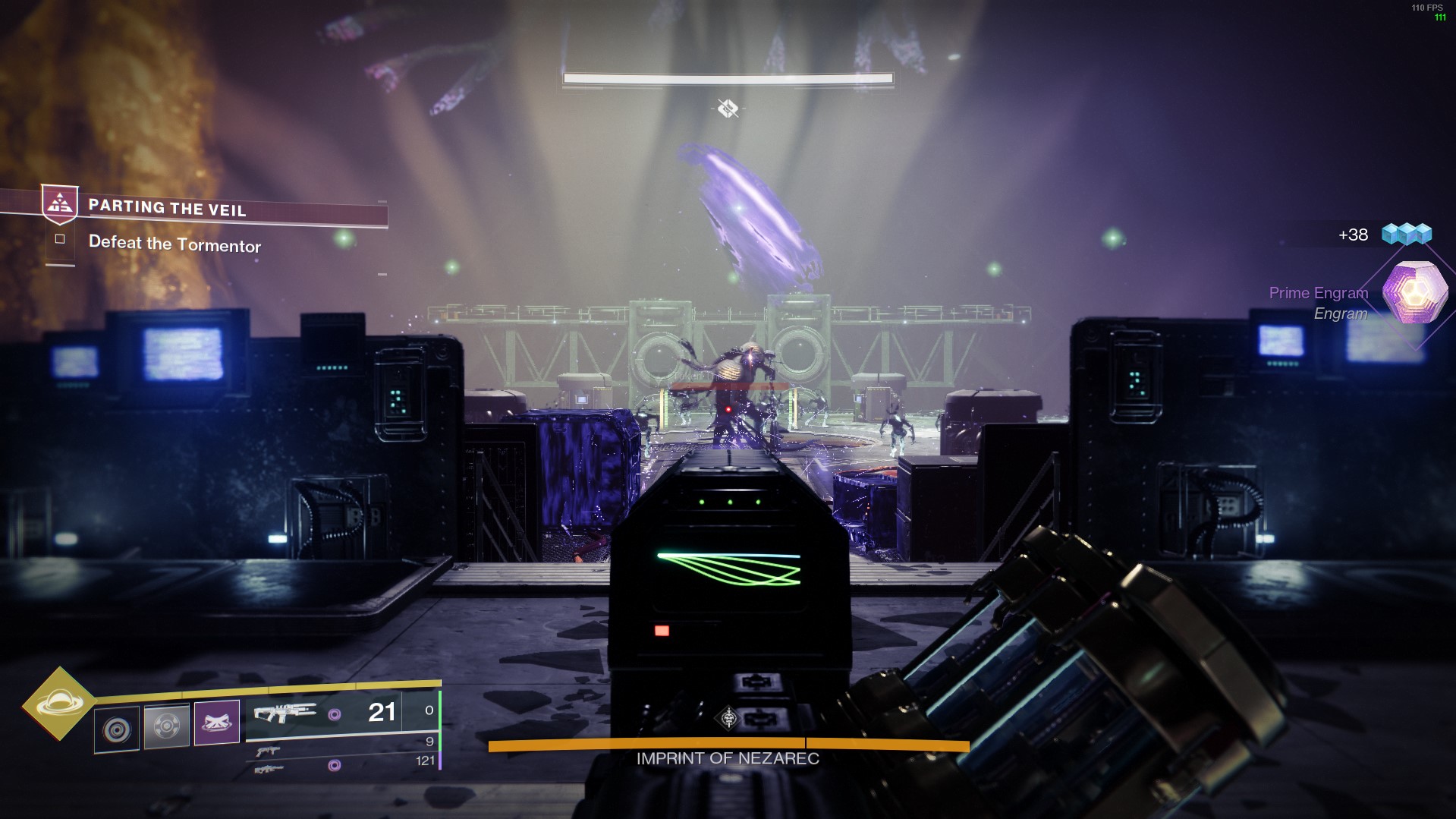Tick the Defeat the Tormentor objective box
This screenshot has height=819, width=1456.
[x=60, y=239]
